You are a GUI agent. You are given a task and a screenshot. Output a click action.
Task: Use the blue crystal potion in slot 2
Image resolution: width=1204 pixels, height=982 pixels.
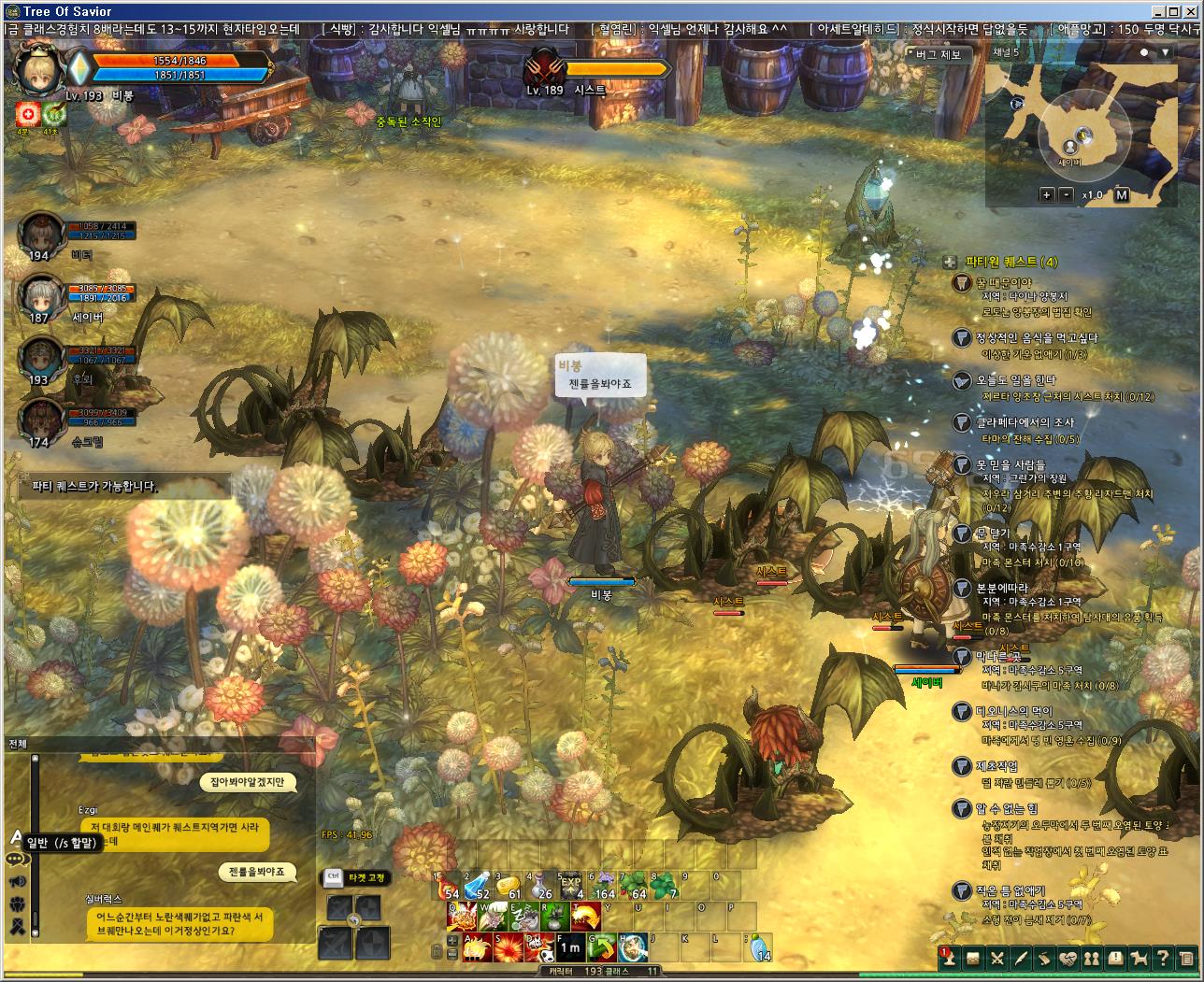478,886
